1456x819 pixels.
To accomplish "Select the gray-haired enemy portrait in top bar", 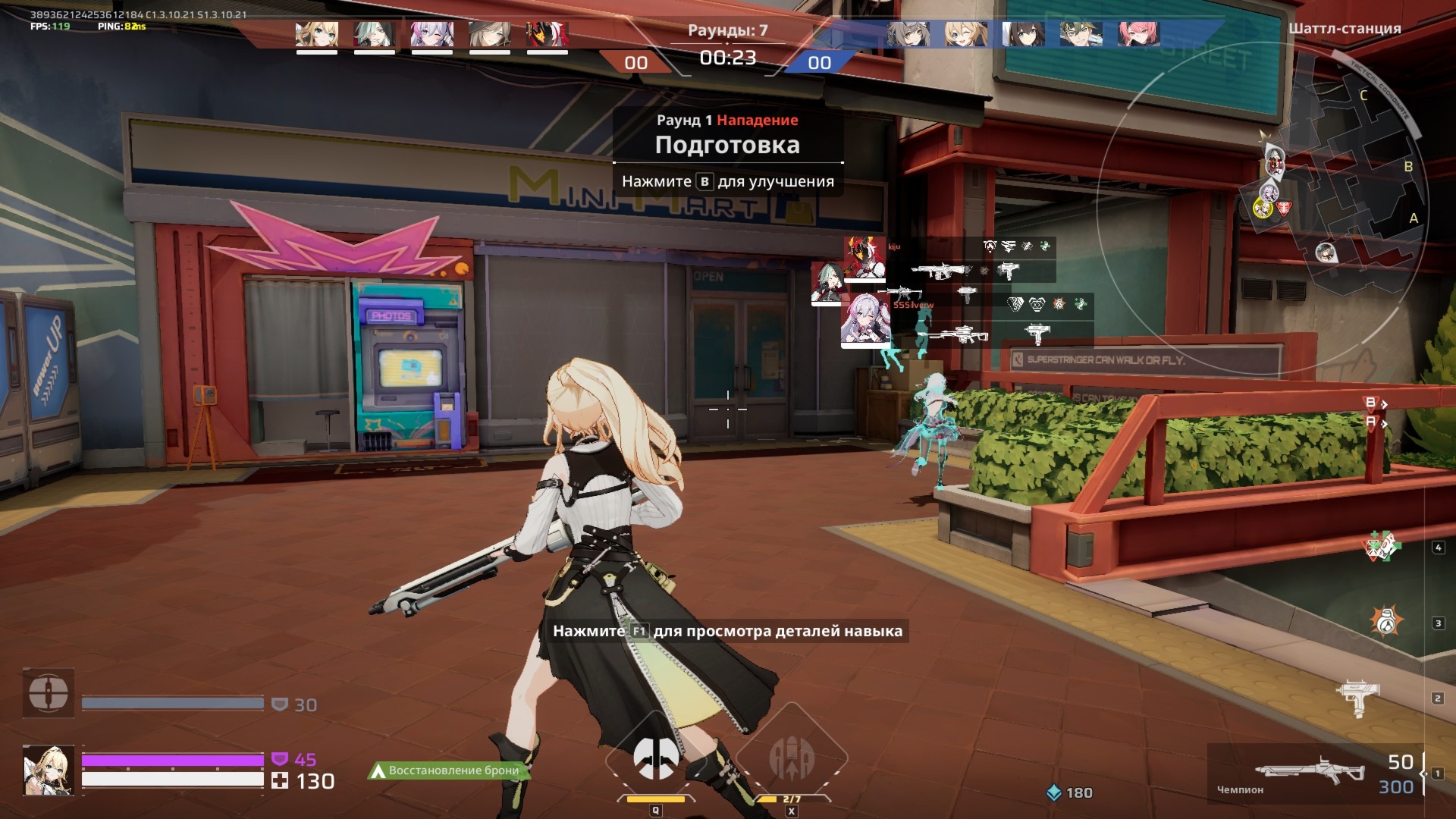I will coord(908,34).
